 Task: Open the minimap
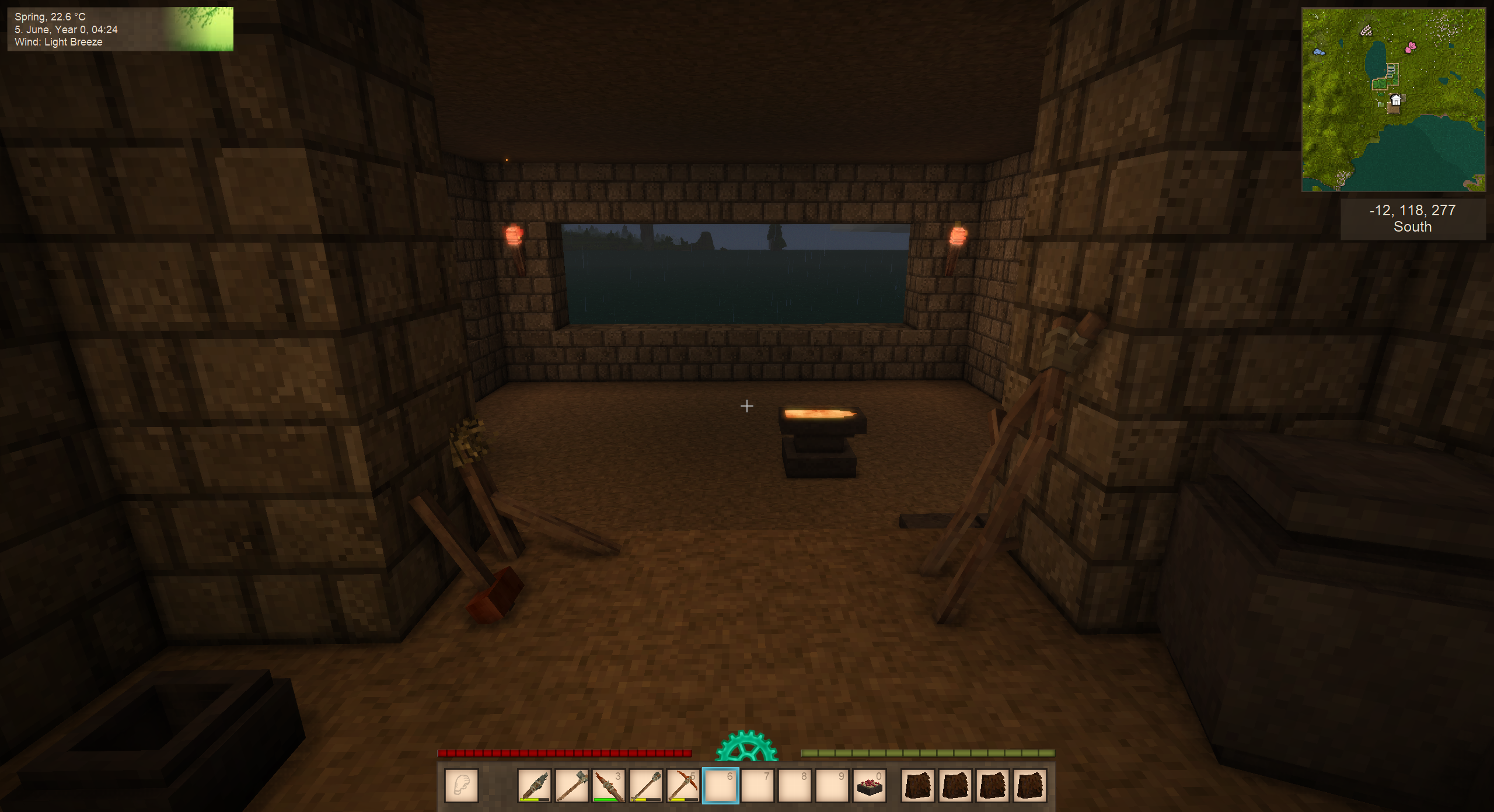[x=1393, y=100]
